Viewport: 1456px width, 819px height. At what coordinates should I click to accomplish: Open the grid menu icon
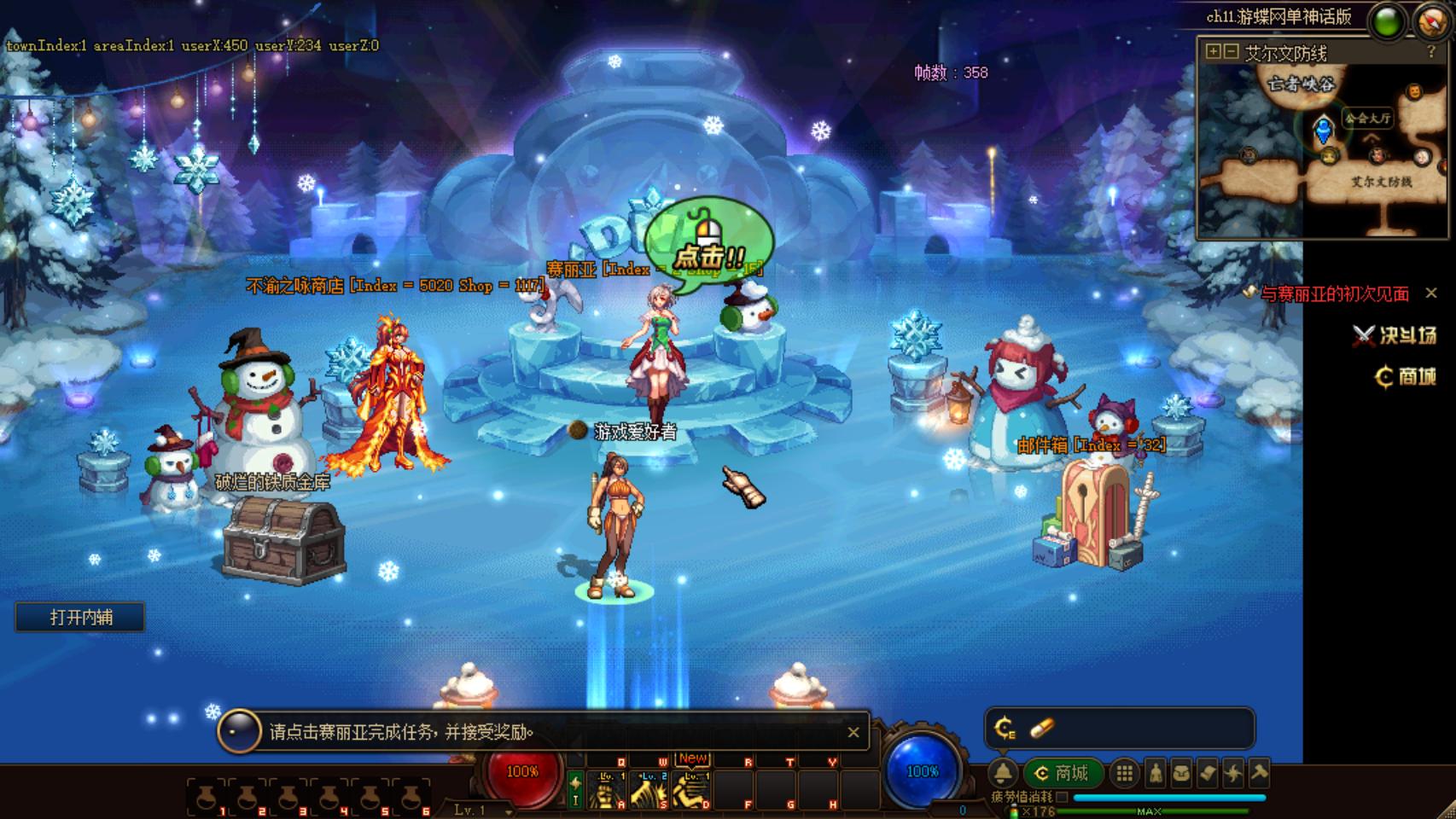point(1125,773)
